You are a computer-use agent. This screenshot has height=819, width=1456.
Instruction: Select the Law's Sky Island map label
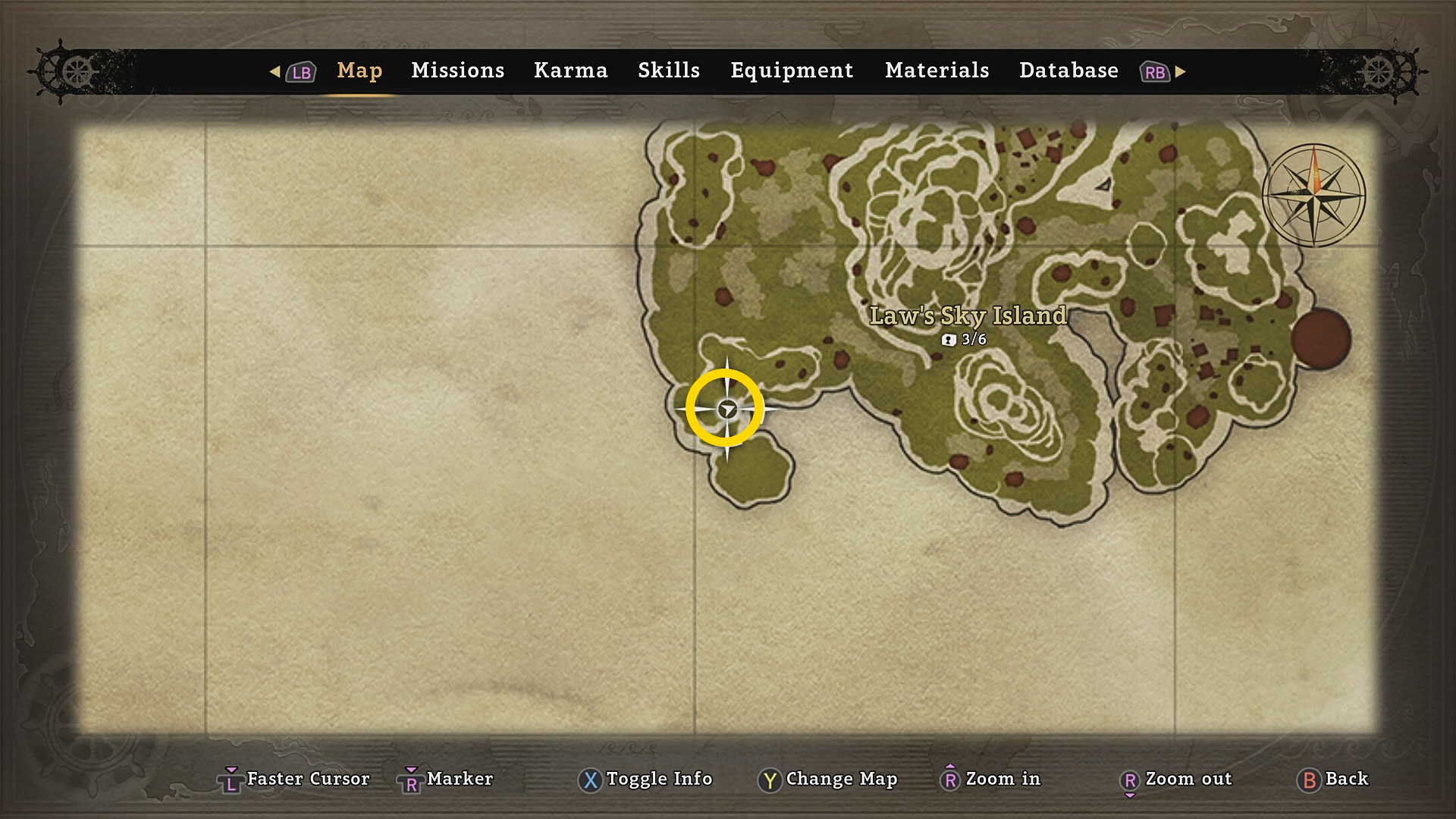(968, 316)
